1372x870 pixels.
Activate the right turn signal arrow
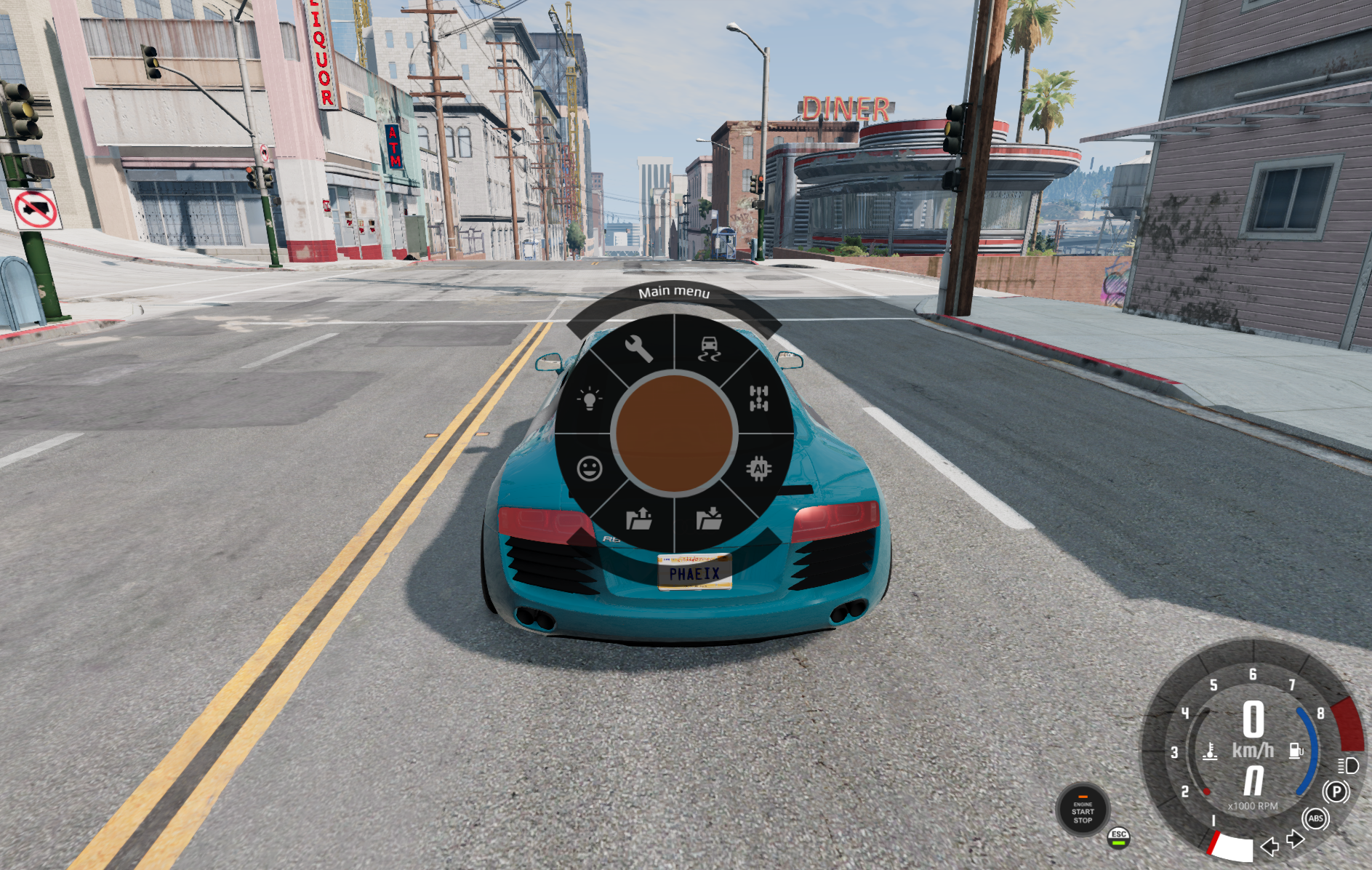pyautogui.click(x=1294, y=839)
